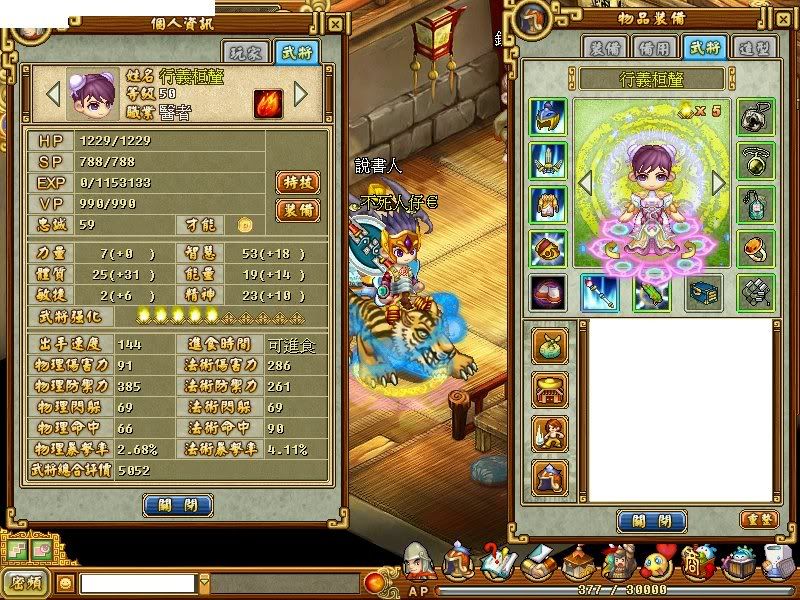Open the 裝備 button in the info panel
Image resolution: width=800 pixels, height=600 pixels.
click(297, 210)
